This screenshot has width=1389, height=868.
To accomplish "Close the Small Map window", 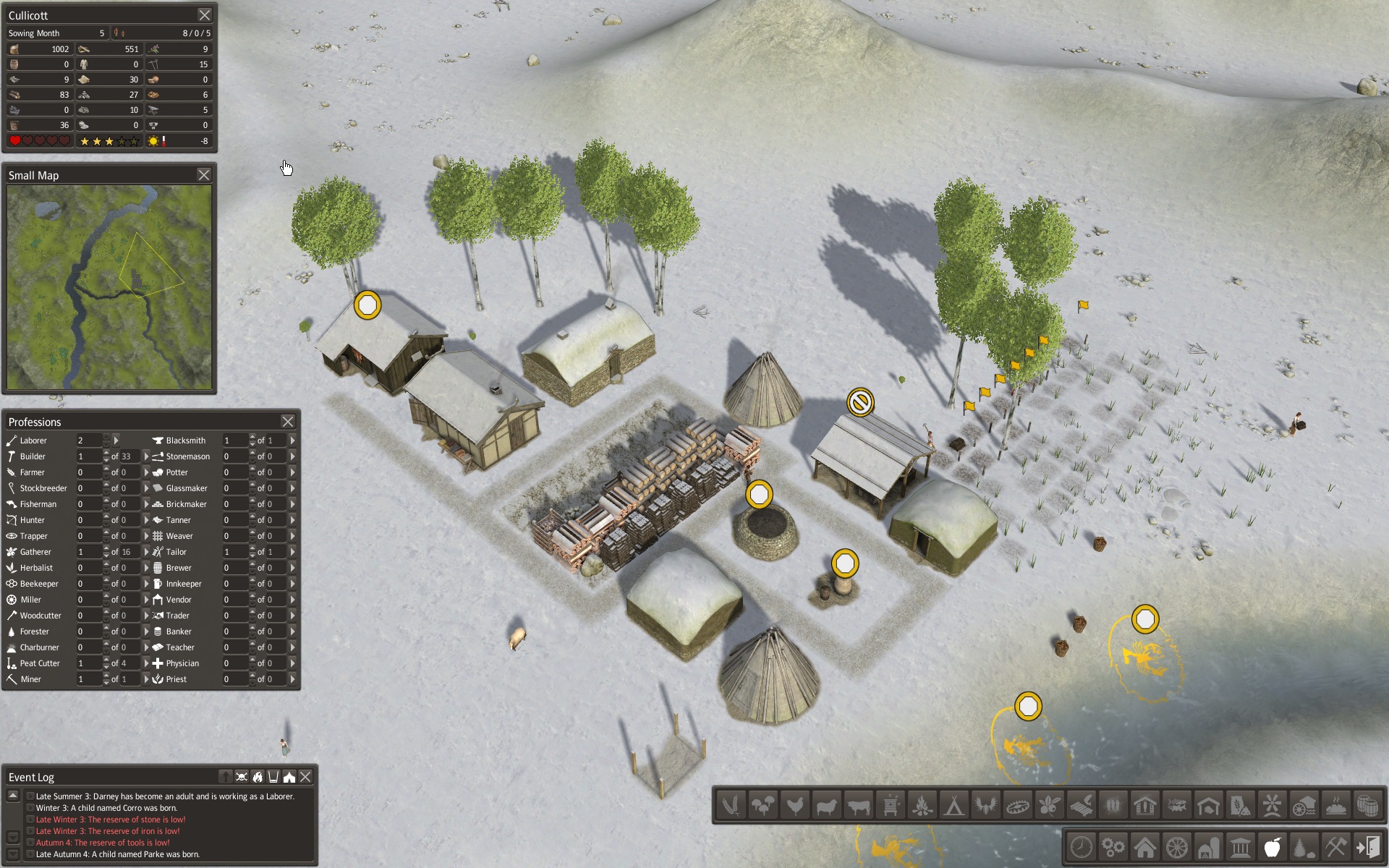I will click(x=204, y=175).
